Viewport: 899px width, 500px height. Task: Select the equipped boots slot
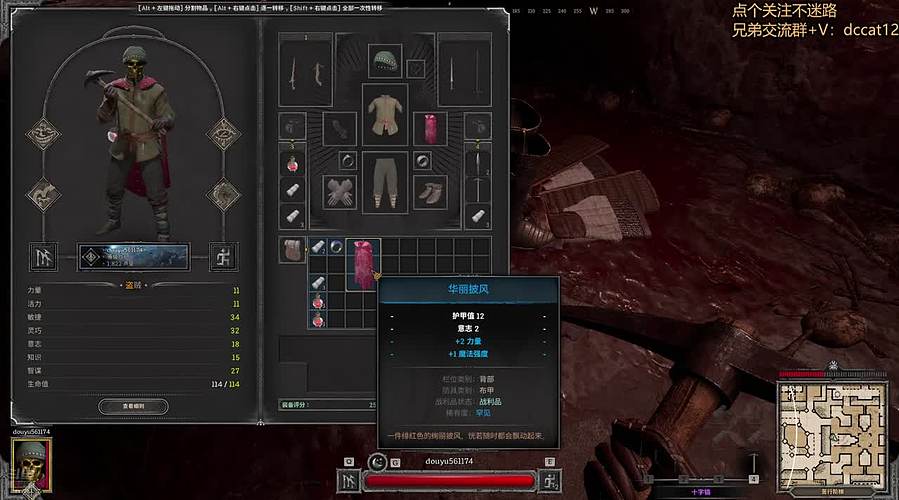[x=431, y=191]
